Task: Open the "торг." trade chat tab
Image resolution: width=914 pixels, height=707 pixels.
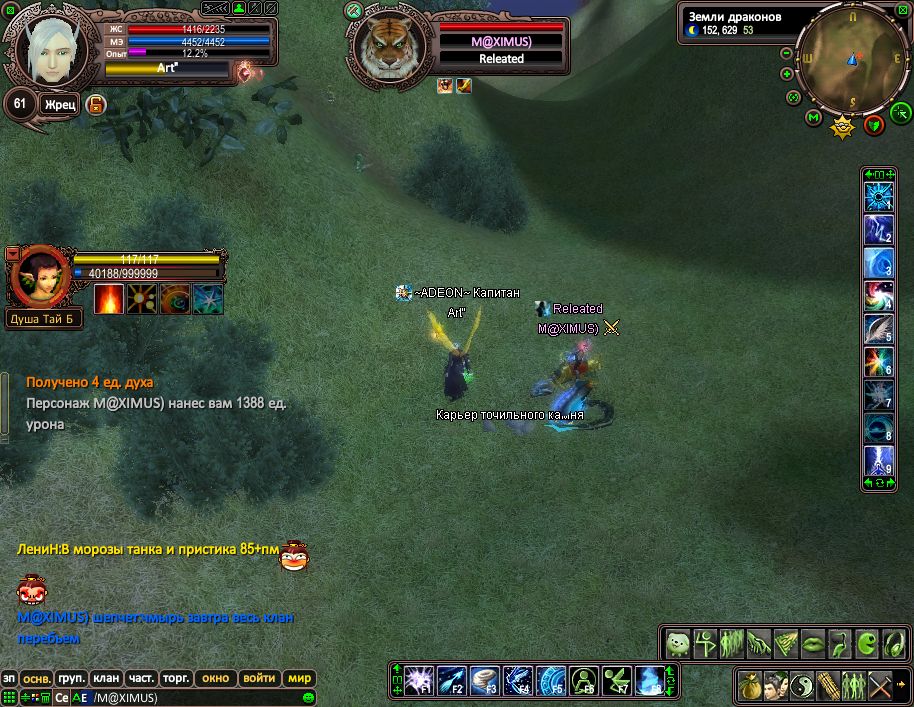Action: 176,678
